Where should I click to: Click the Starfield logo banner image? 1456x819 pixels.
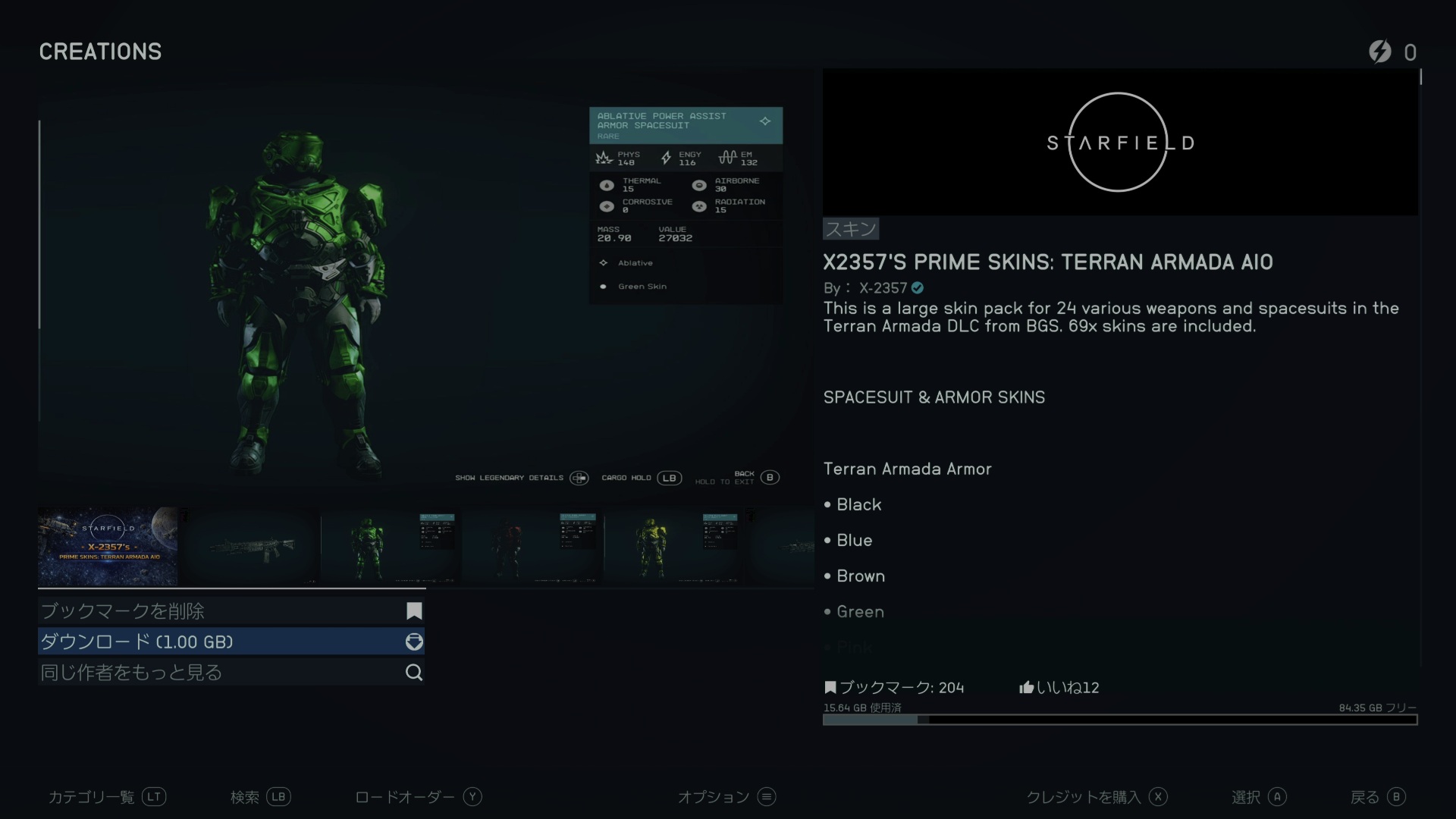(1120, 143)
